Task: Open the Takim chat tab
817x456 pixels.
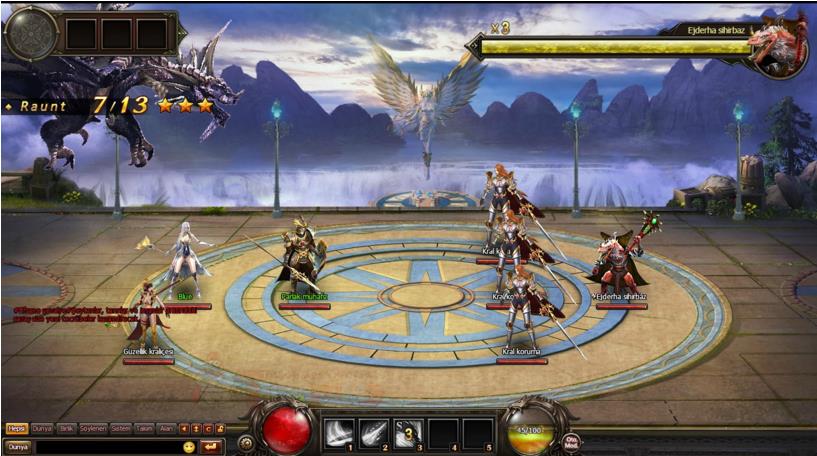Action: pos(145,428)
